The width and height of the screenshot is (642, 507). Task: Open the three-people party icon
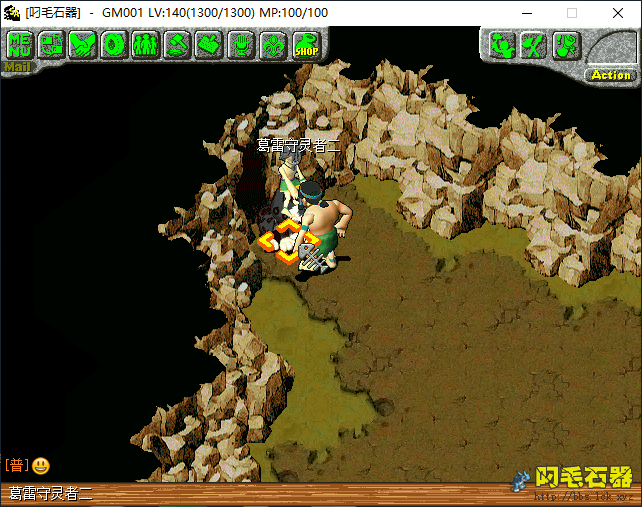146,44
